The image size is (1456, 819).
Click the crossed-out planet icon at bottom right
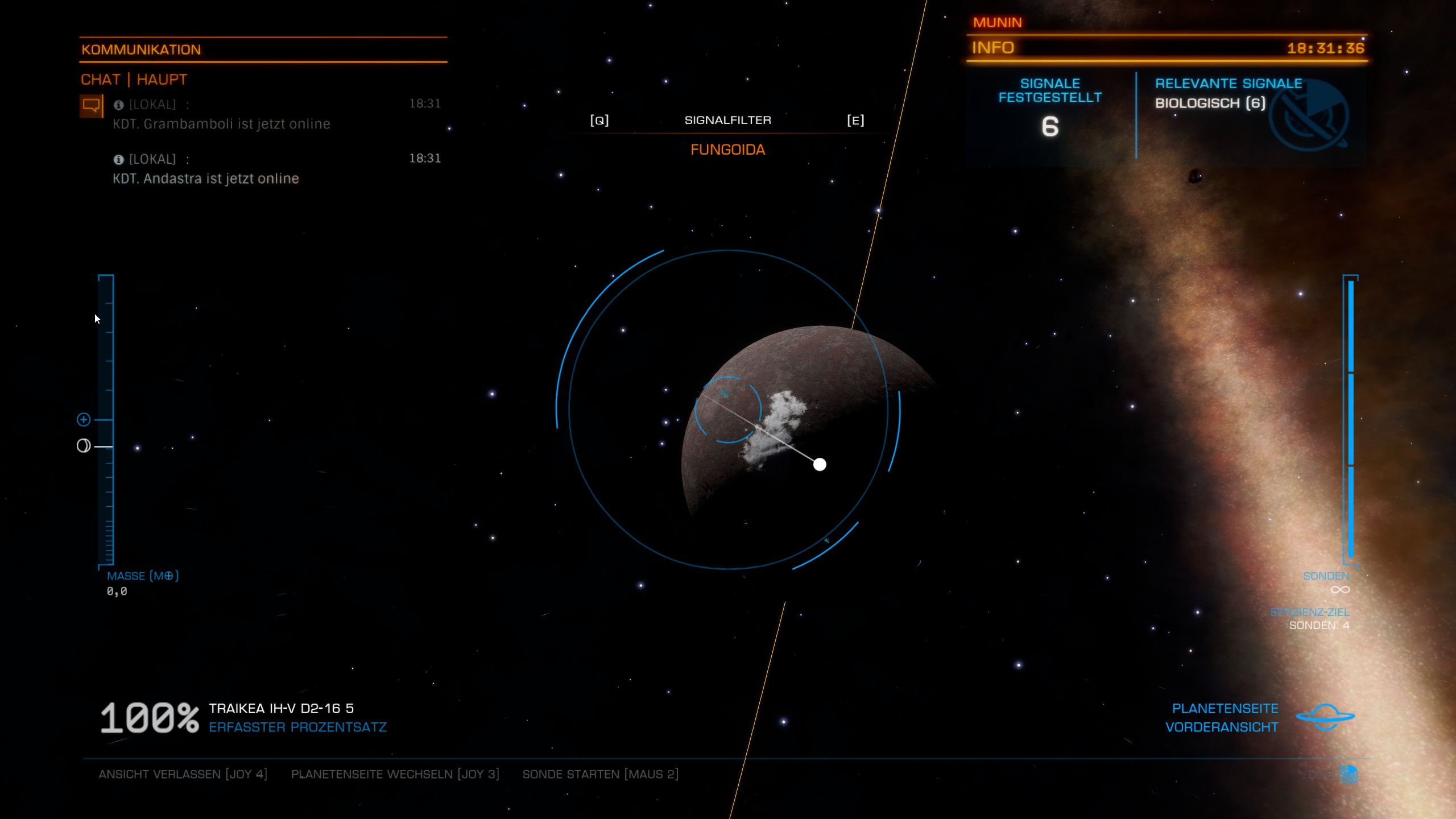click(x=1349, y=774)
